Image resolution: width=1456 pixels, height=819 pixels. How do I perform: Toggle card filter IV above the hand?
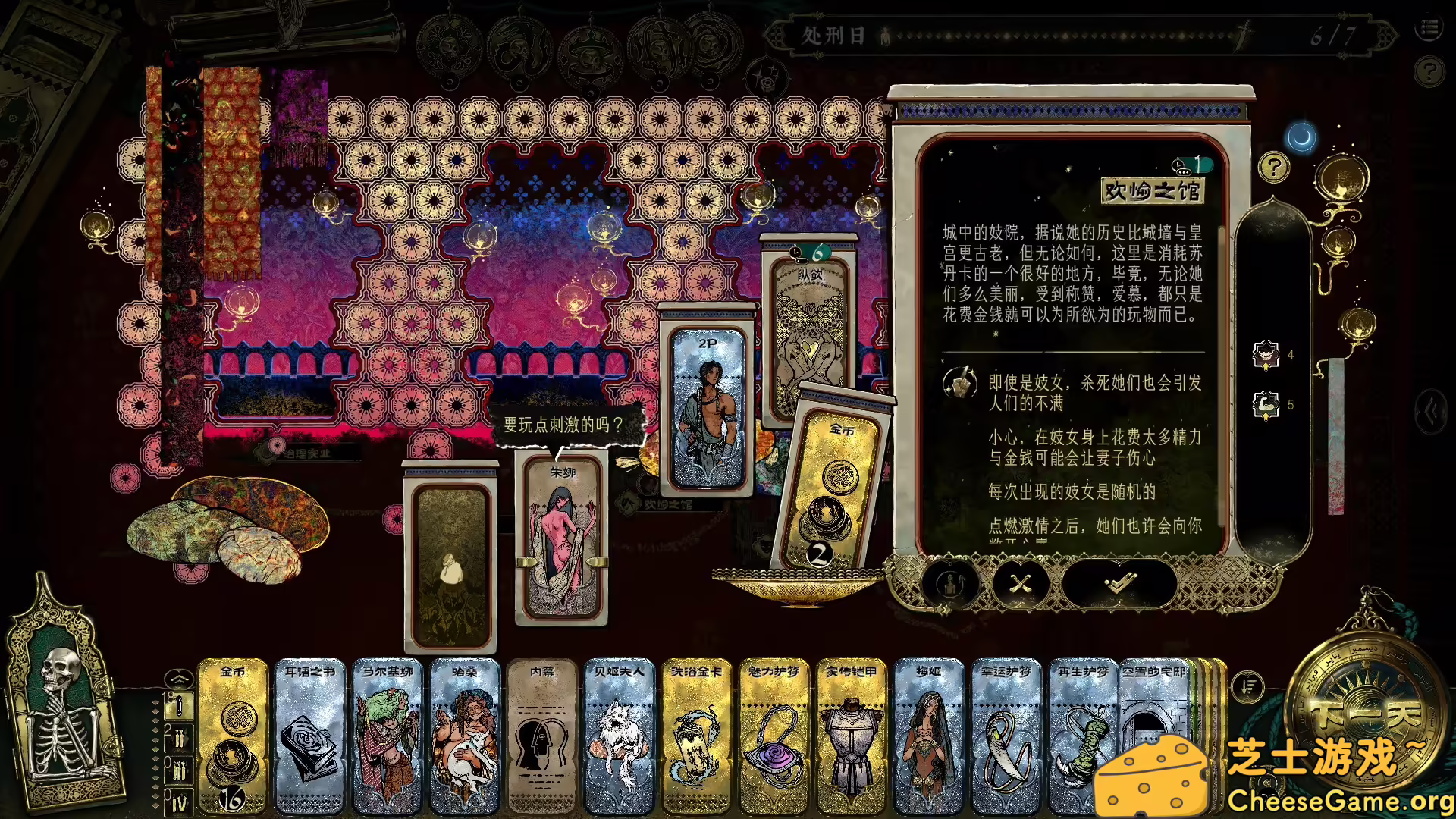(x=179, y=799)
